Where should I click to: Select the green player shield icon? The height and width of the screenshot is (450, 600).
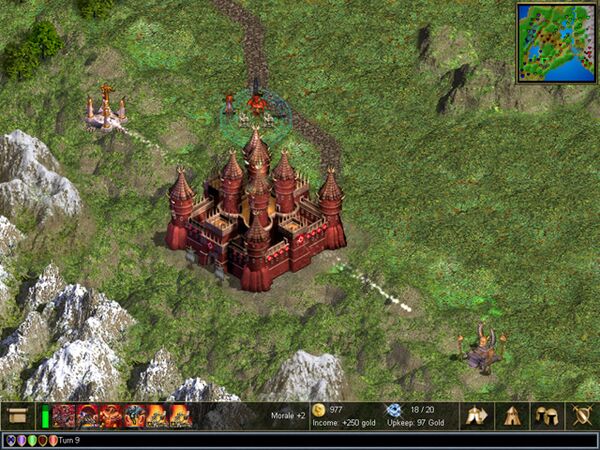(x=31, y=440)
